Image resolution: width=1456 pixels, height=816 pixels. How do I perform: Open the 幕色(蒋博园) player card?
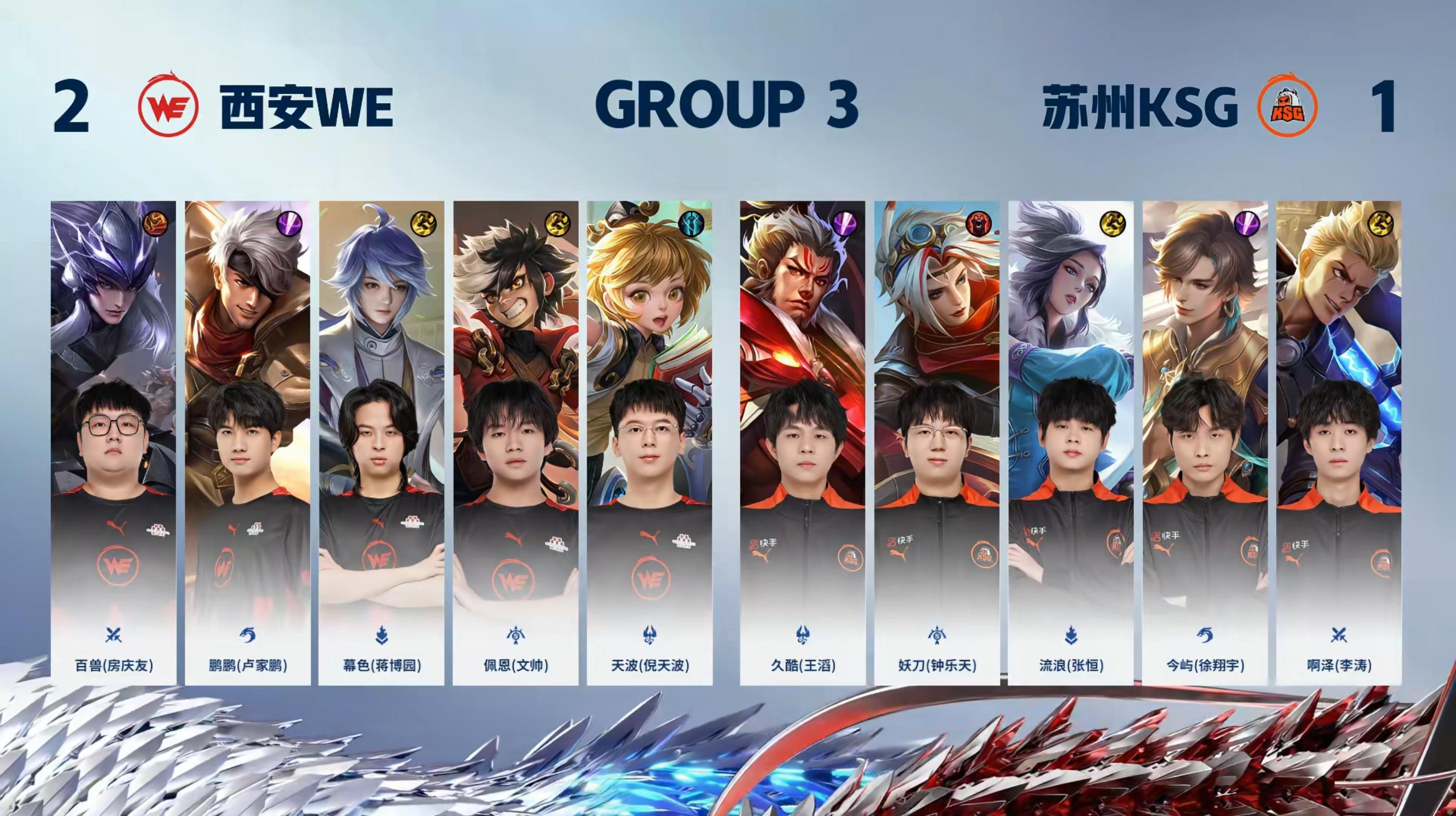point(382,443)
